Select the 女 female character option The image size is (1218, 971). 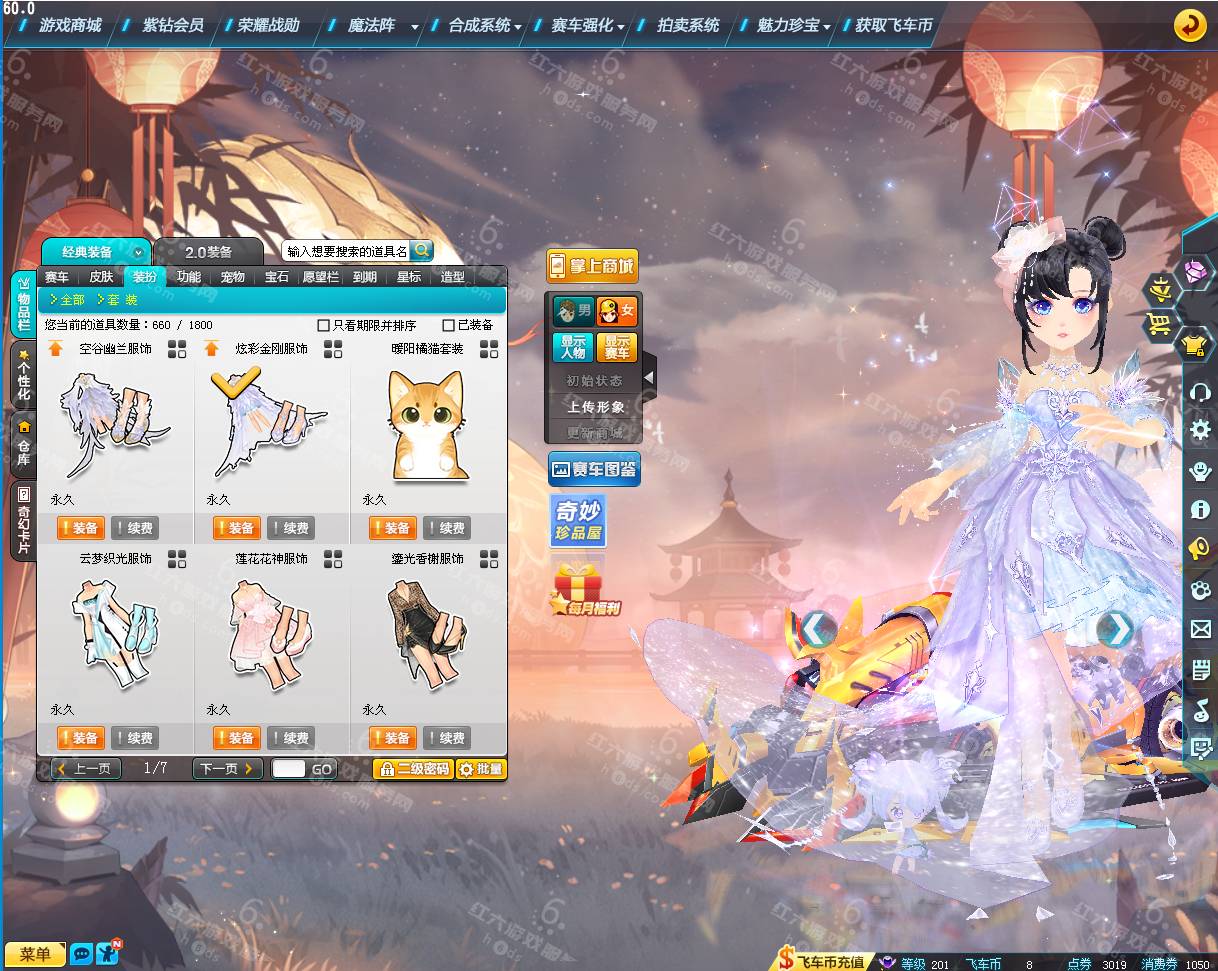617,311
